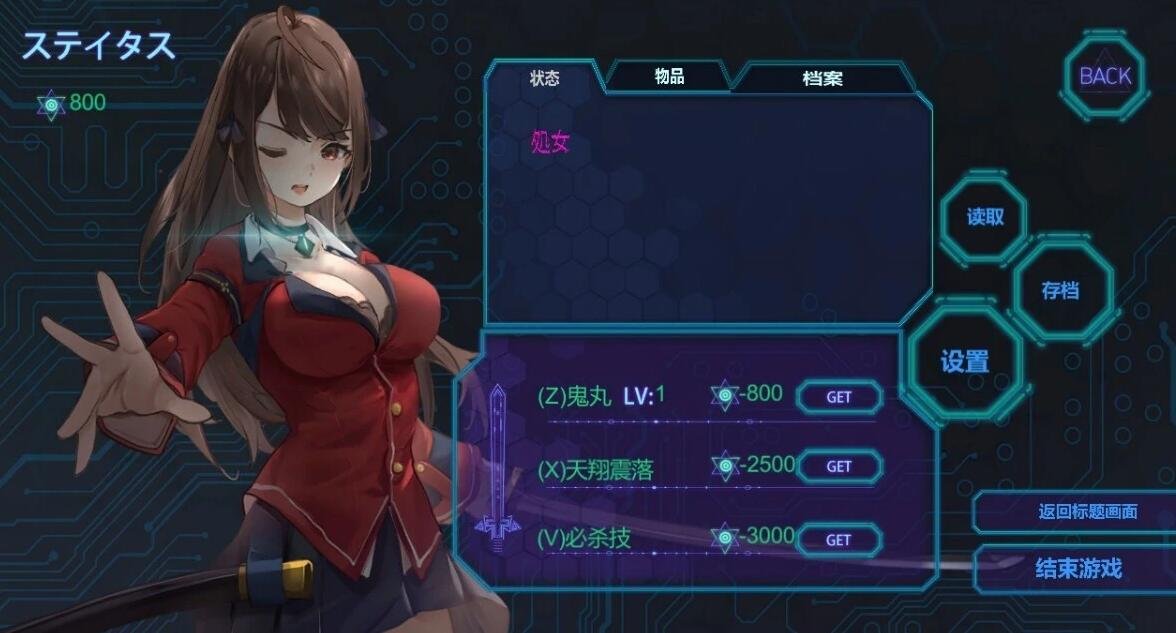
Task: Open 设置 settings
Action: [965, 361]
